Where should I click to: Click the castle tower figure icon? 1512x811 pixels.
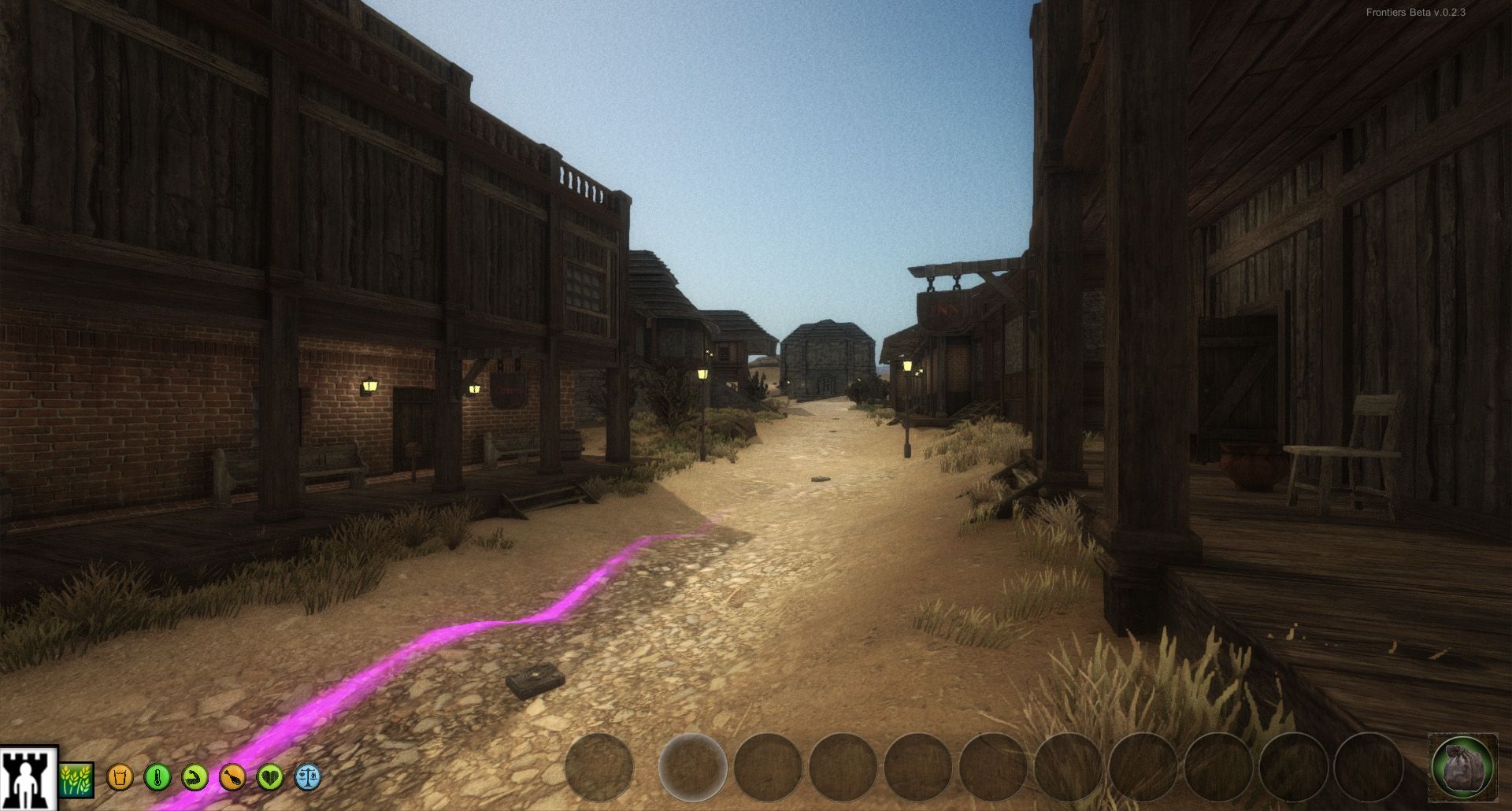(x=29, y=778)
